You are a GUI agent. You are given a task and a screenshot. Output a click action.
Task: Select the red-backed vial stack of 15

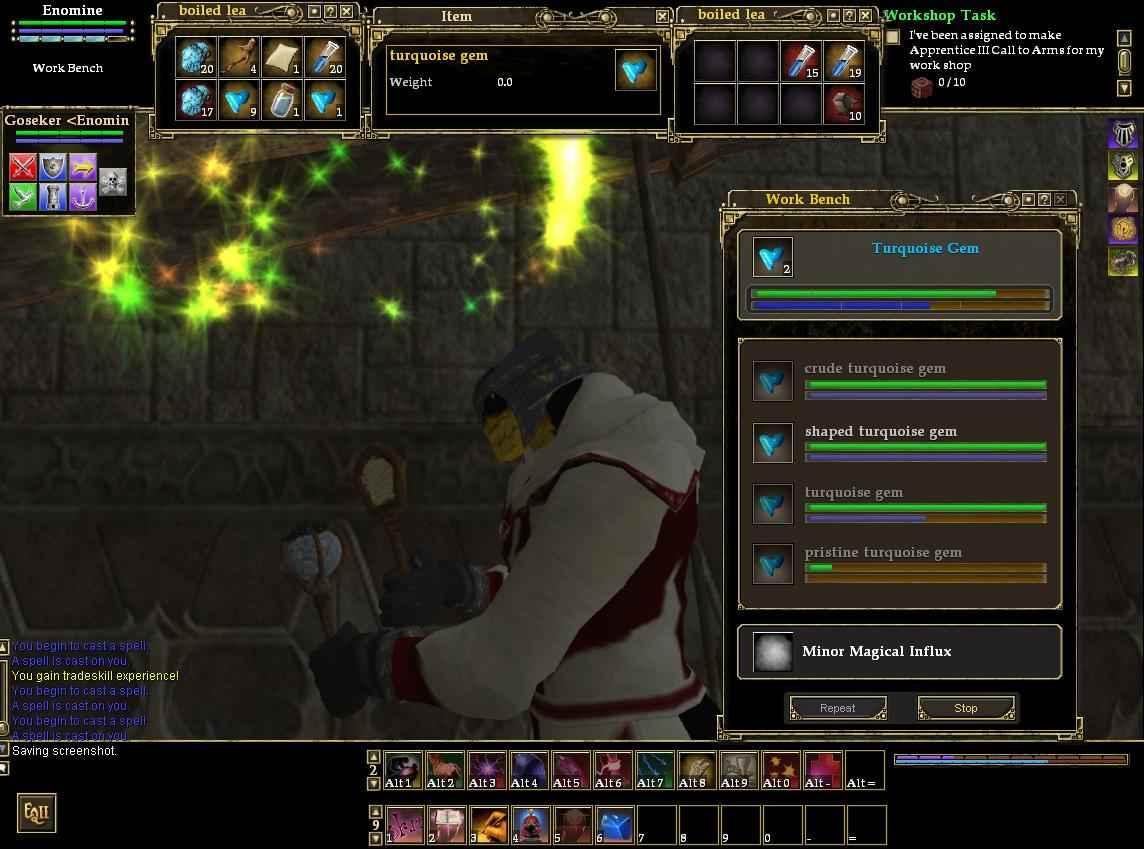[802, 60]
